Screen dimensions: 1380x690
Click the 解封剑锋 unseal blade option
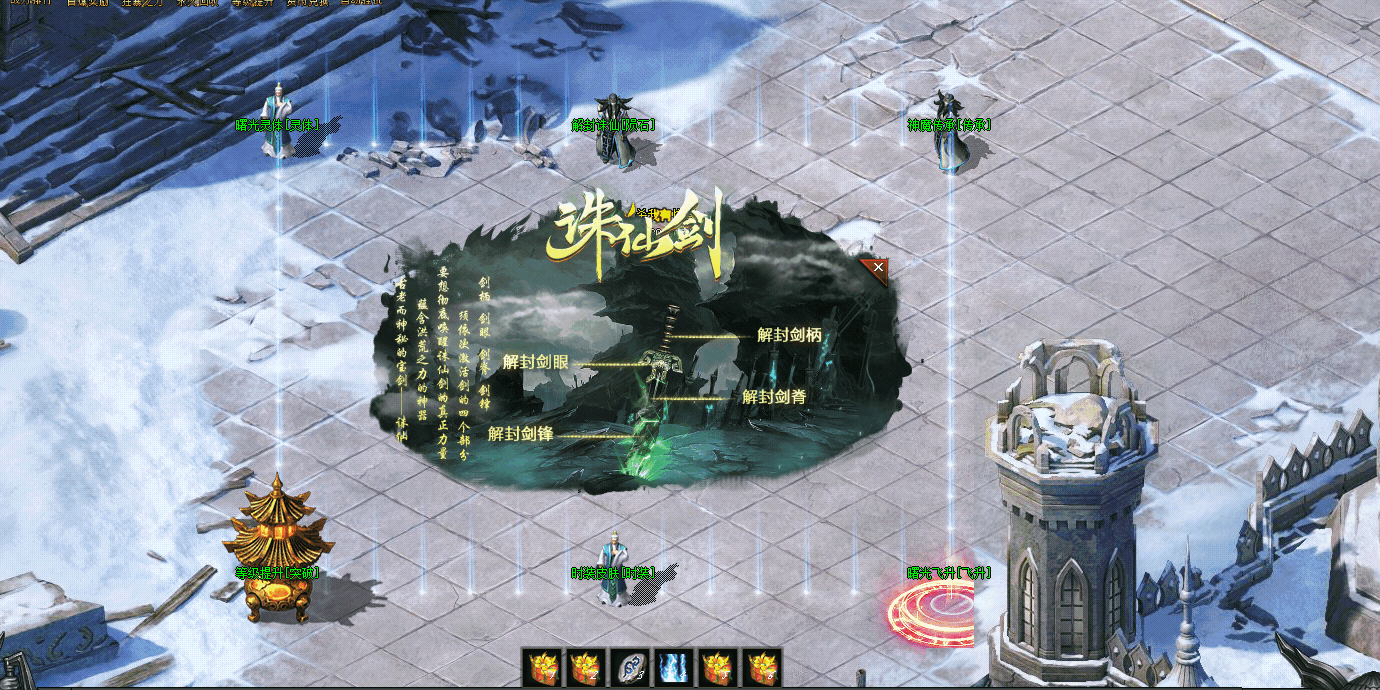pyautogui.click(x=521, y=434)
